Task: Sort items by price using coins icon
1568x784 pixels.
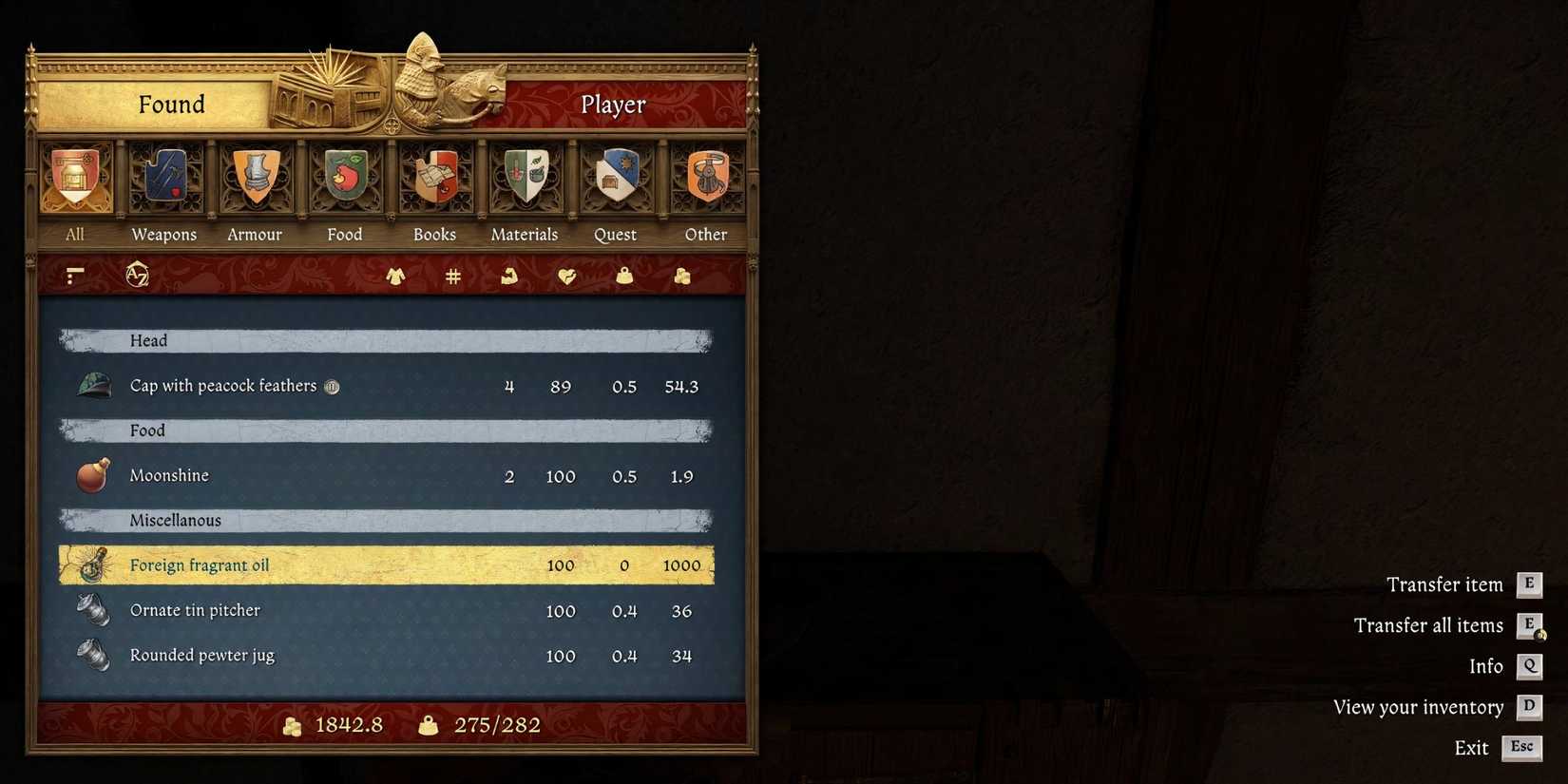Action: tap(681, 276)
